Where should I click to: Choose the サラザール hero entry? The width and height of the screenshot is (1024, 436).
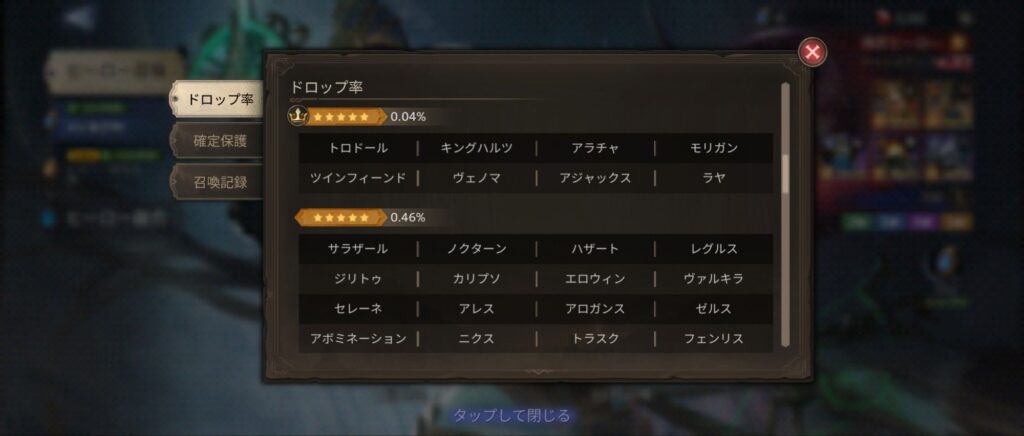[358, 248]
